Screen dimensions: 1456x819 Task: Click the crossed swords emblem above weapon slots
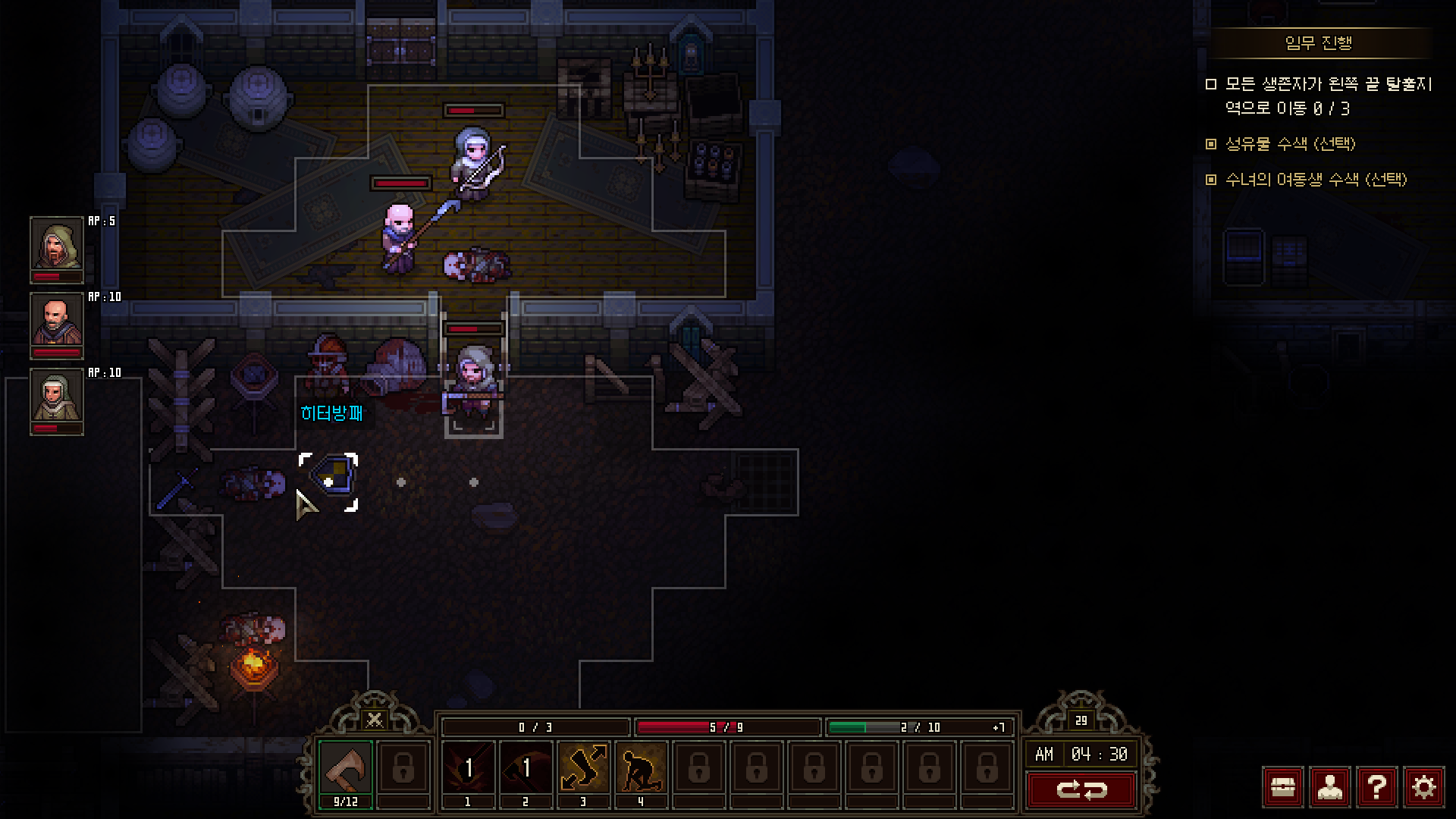click(x=374, y=719)
